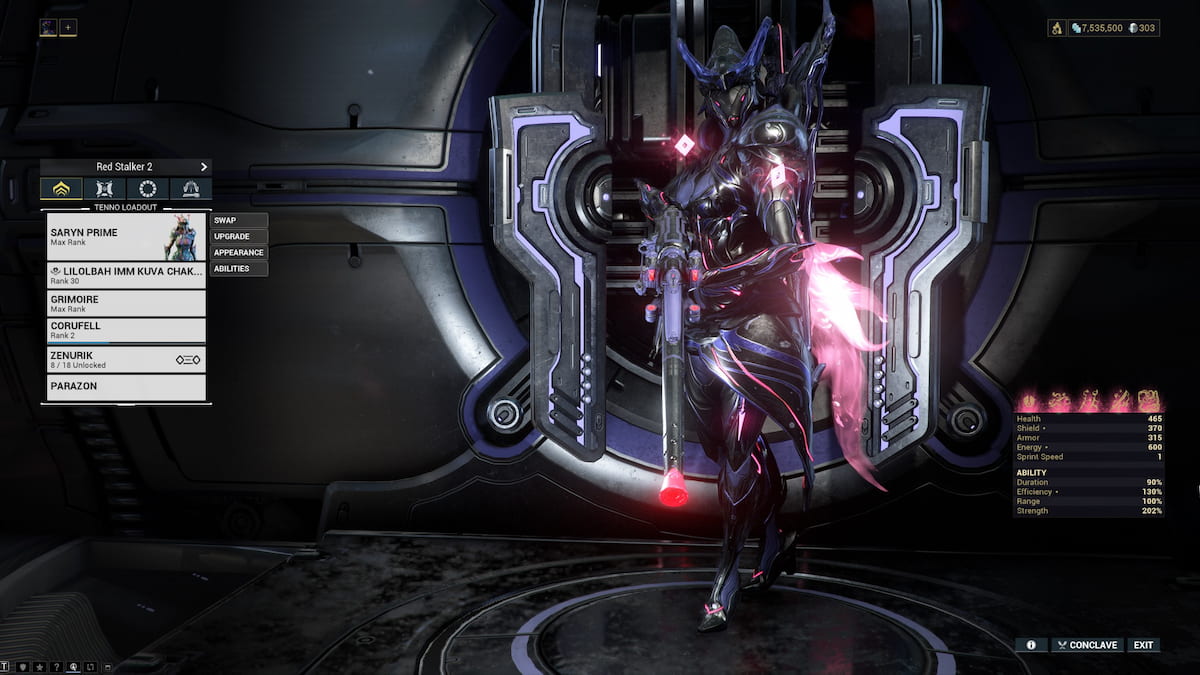Open the Zenurik focus school slot
The image size is (1200, 675).
tap(126, 359)
